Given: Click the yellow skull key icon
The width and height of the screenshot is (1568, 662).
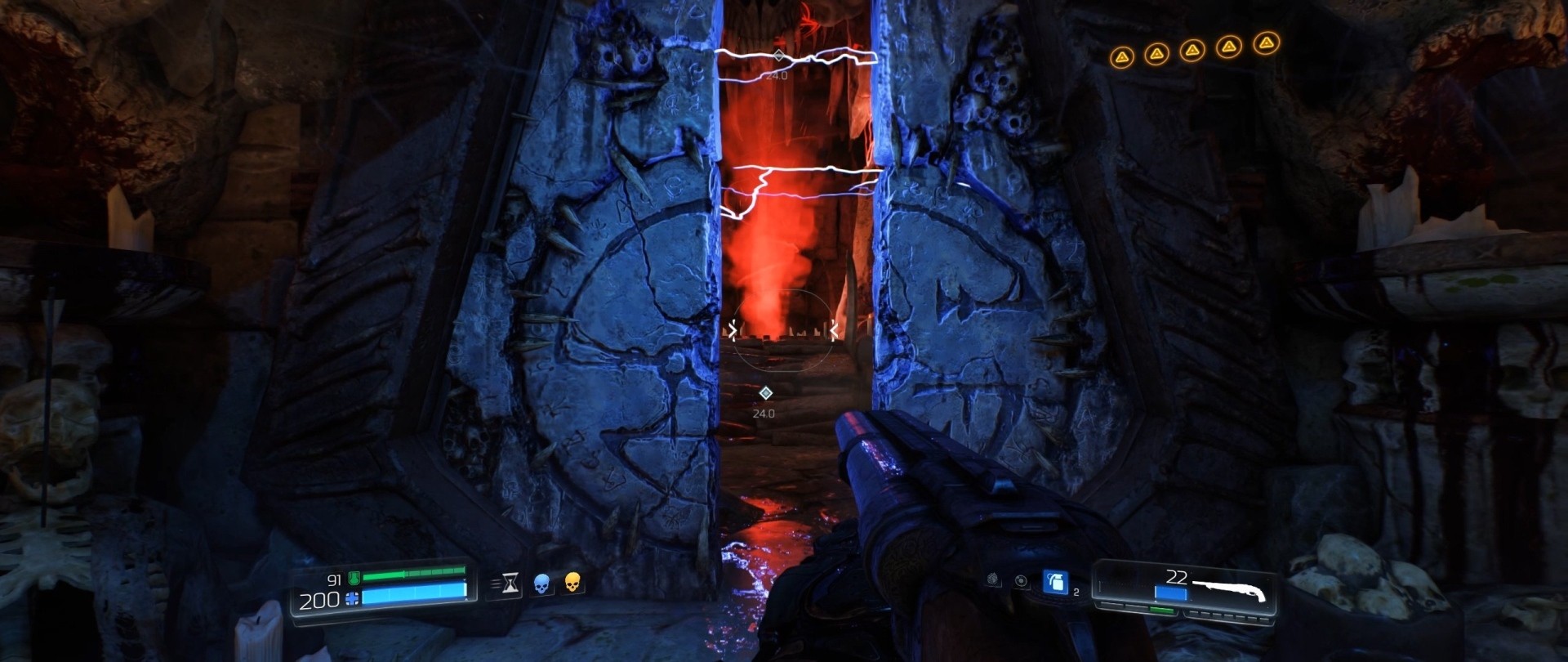Looking at the screenshot, I should pyautogui.click(x=575, y=584).
